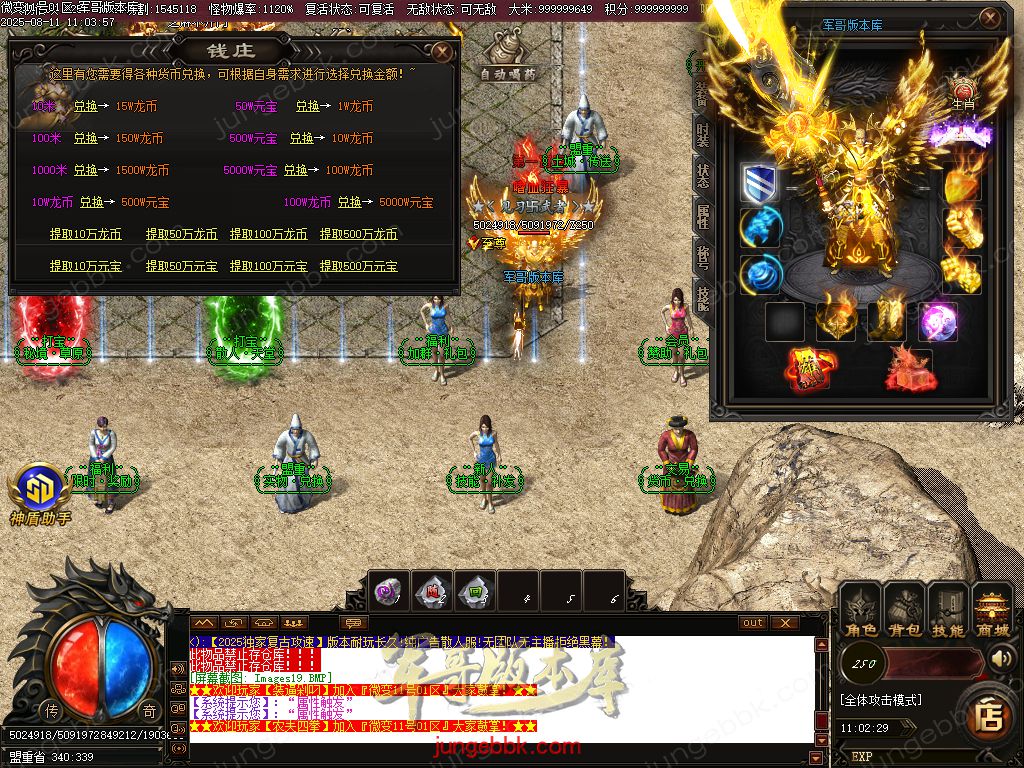Close the character equipment panel
This screenshot has width=1024, height=768.
[x=989, y=19]
